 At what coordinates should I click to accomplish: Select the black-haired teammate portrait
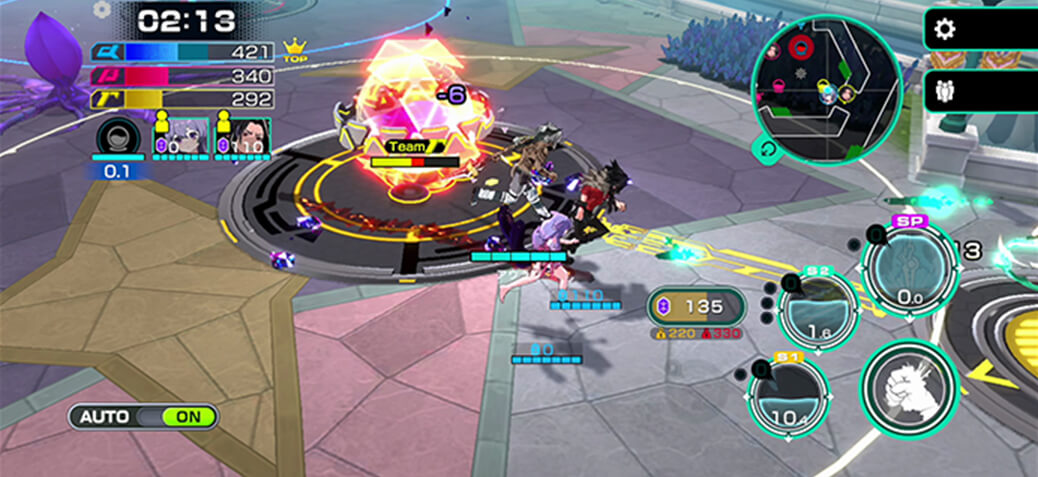[241, 135]
